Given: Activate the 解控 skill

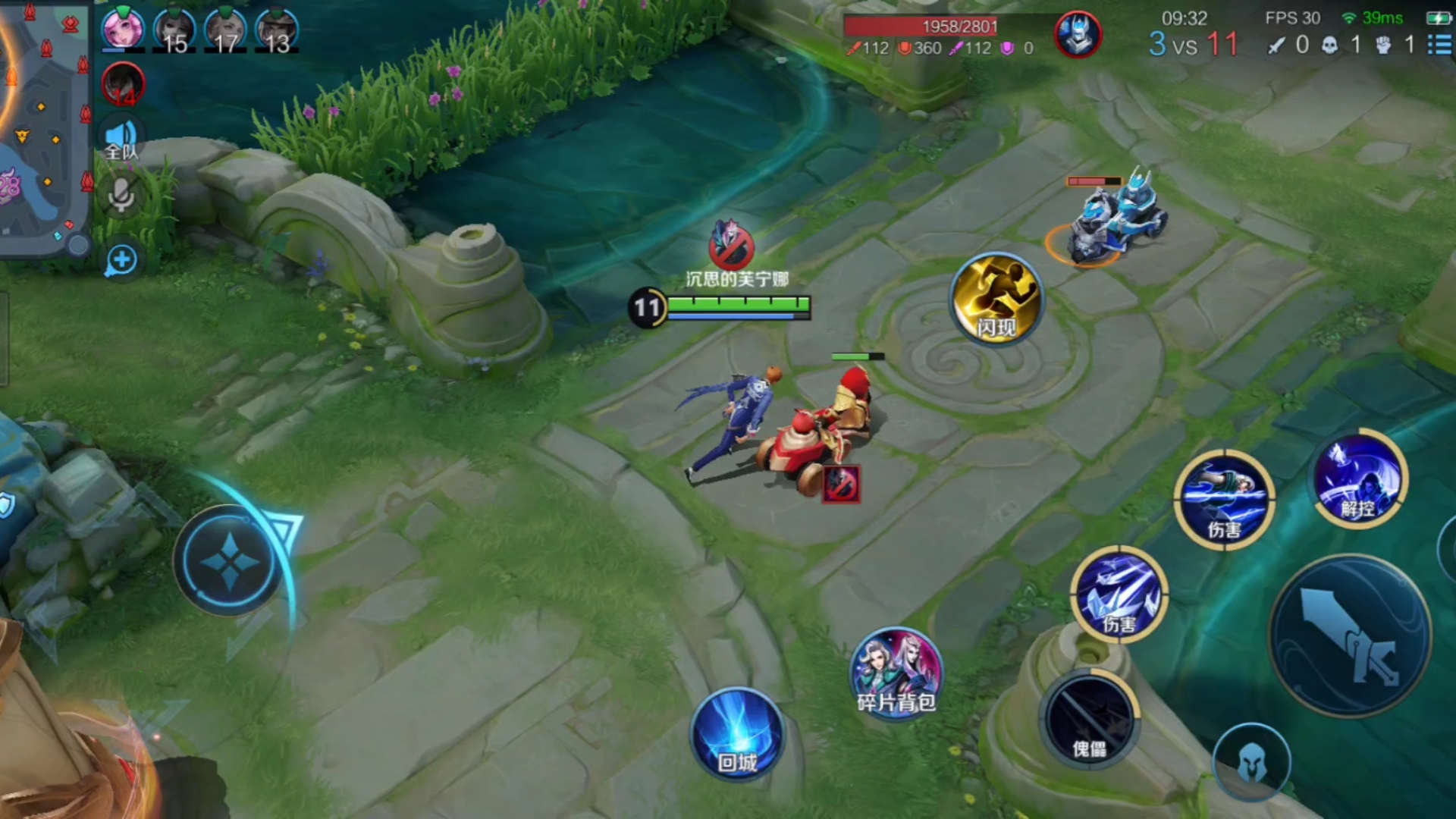Looking at the screenshot, I should coord(1360,481).
